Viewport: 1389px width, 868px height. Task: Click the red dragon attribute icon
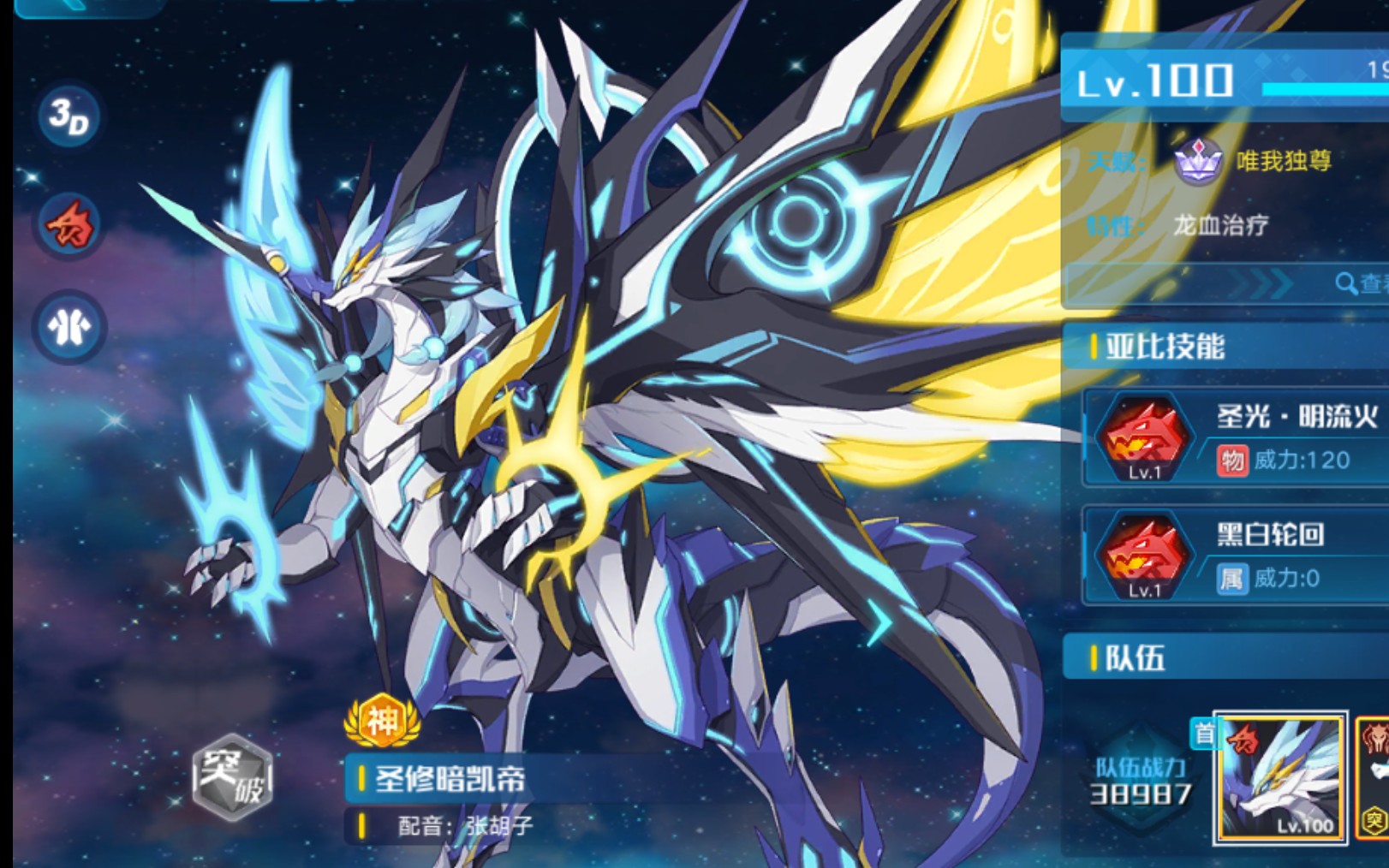(x=69, y=224)
